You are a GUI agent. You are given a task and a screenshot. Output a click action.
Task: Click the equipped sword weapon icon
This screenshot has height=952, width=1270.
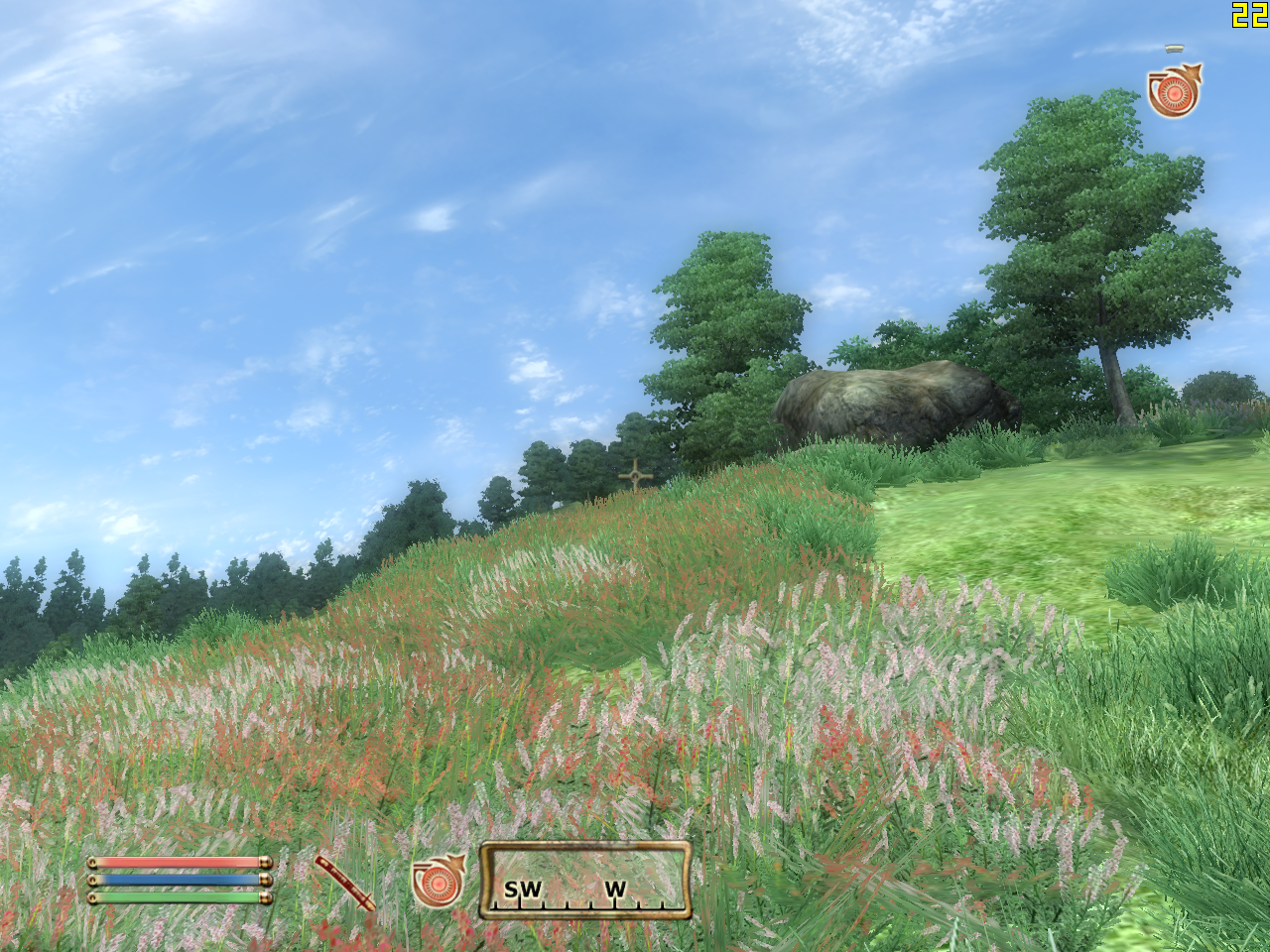tap(345, 882)
